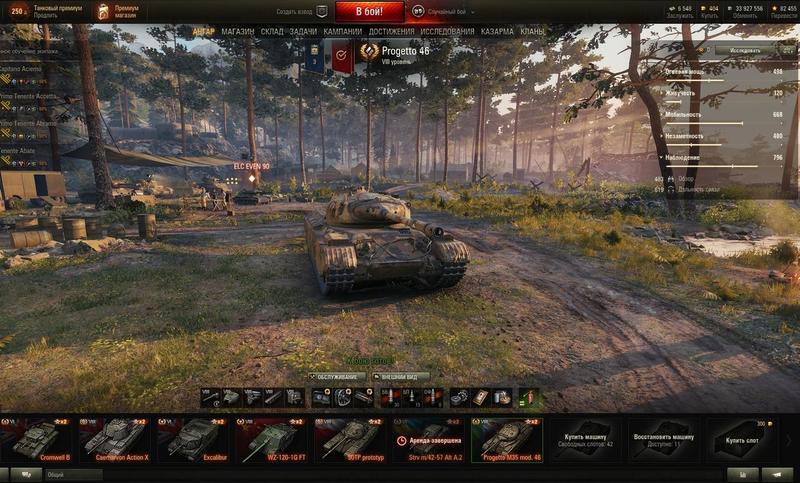
Task: Open the Внешний вид customization
Action: 404,377
